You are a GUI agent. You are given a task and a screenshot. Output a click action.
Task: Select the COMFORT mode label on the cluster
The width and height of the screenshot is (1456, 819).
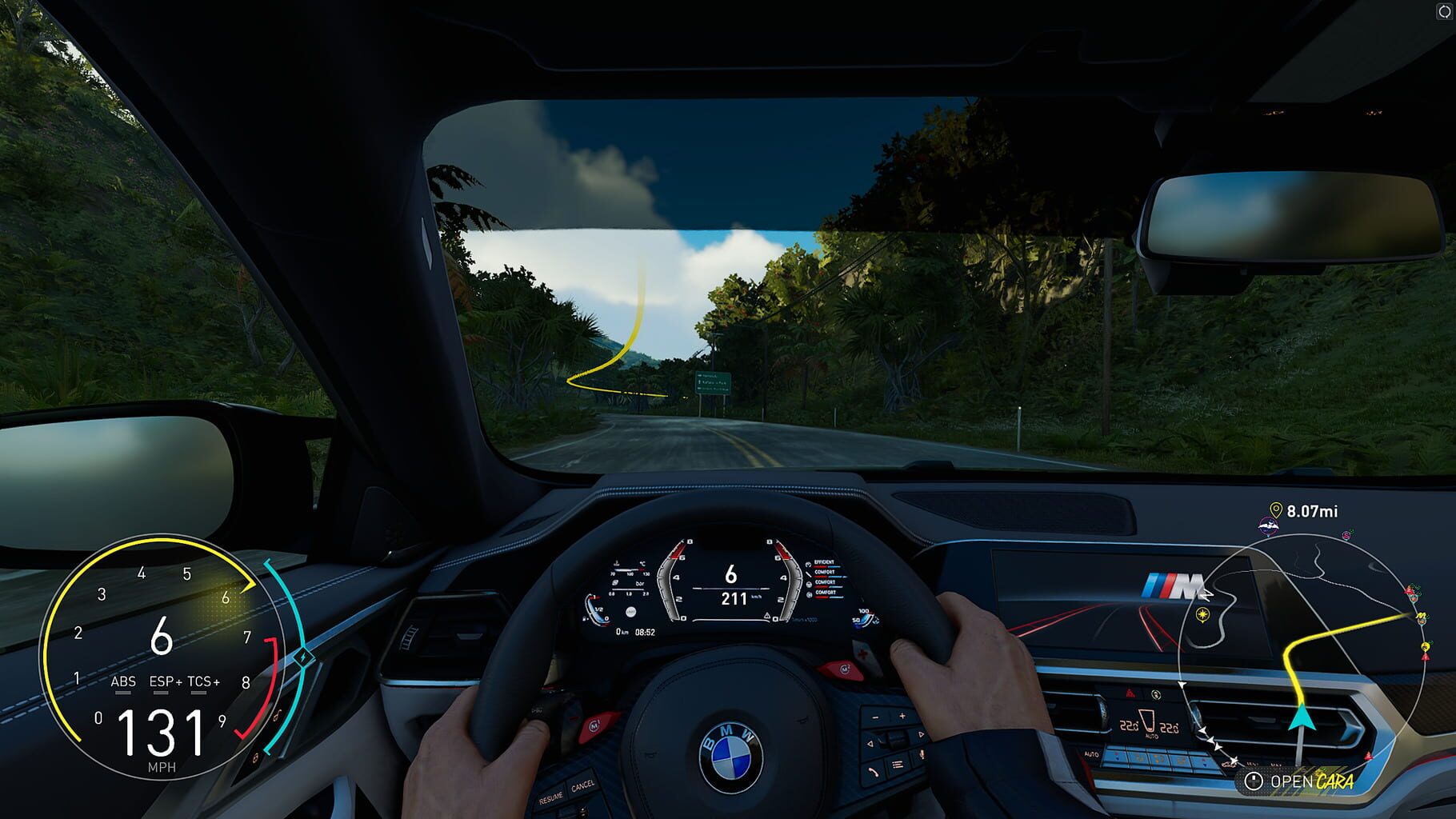[825, 573]
